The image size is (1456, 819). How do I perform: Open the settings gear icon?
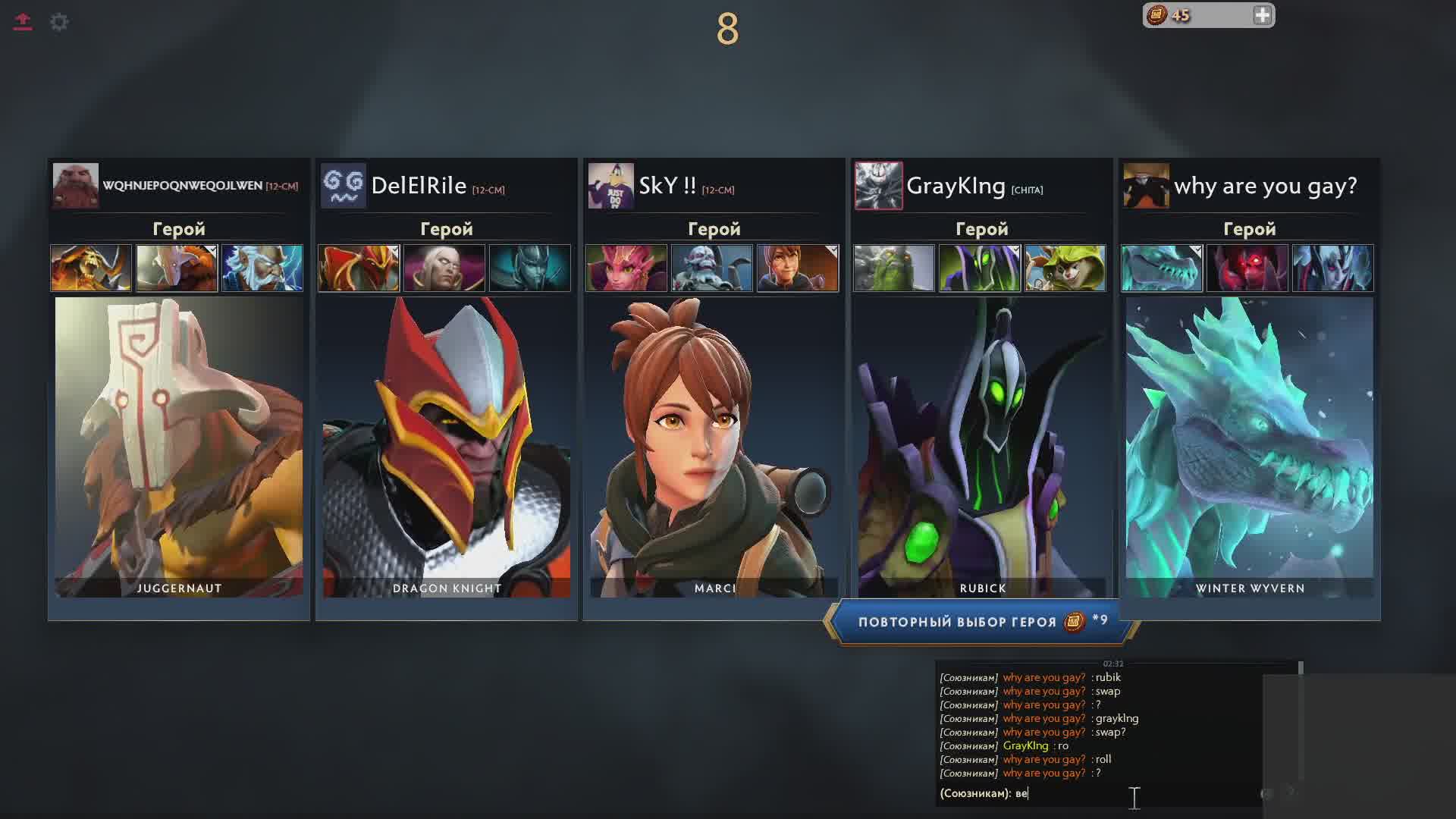pyautogui.click(x=59, y=22)
